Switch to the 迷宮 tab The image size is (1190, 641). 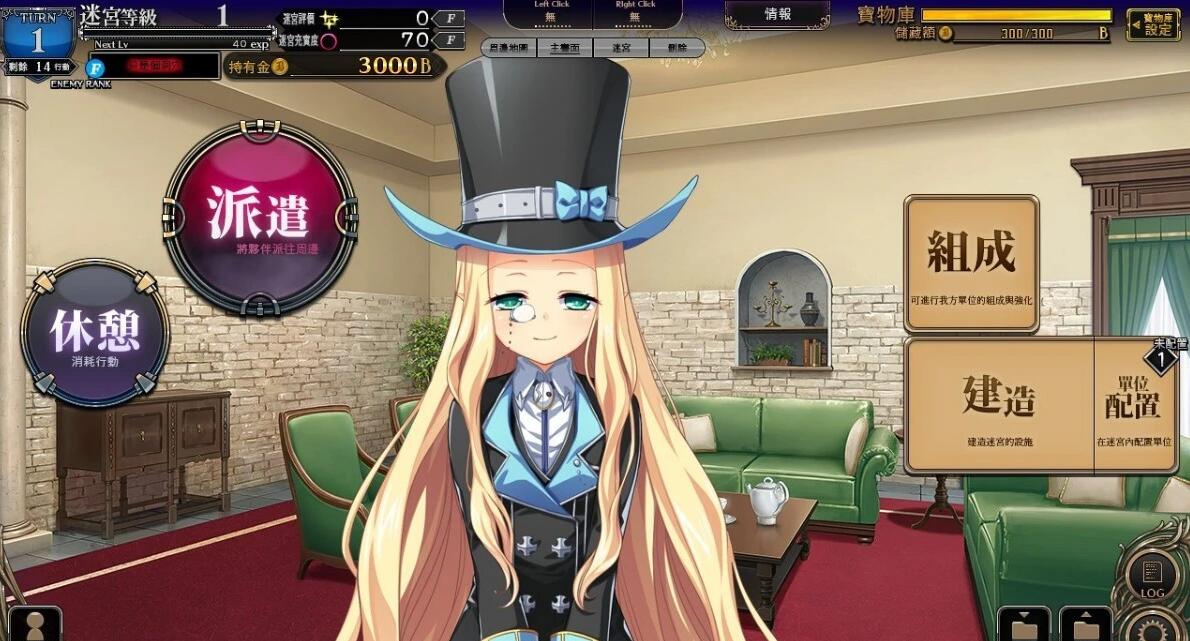pos(620,48)
